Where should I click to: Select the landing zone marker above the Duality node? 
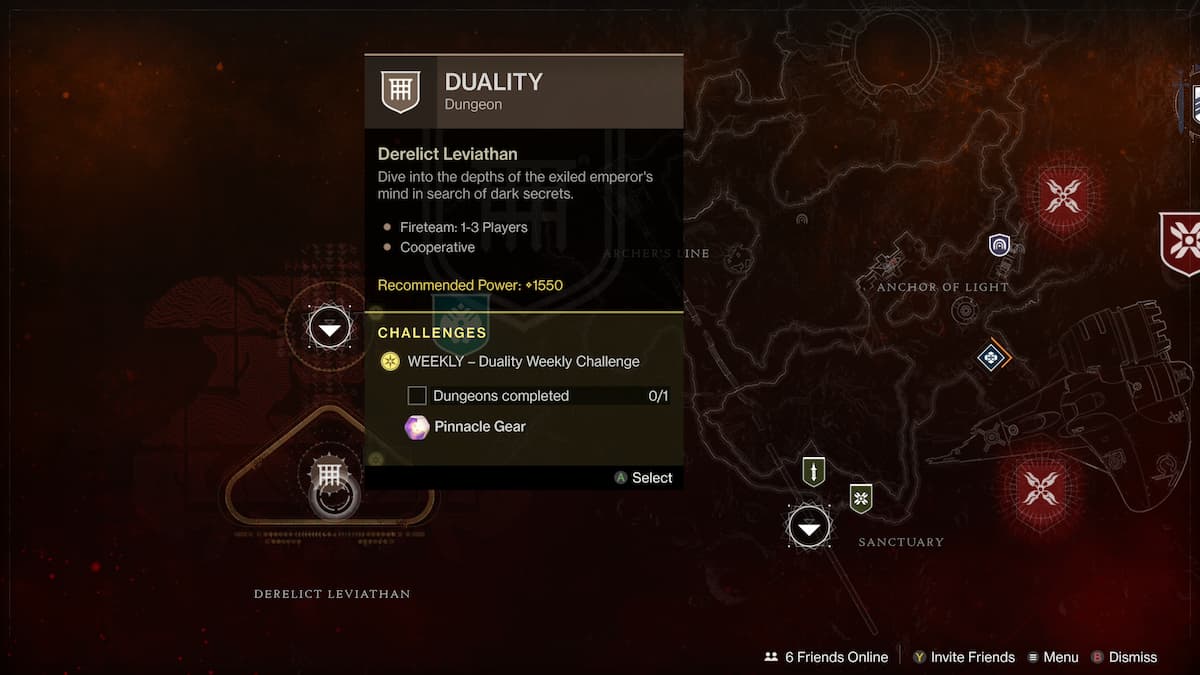tap(330, 327)
